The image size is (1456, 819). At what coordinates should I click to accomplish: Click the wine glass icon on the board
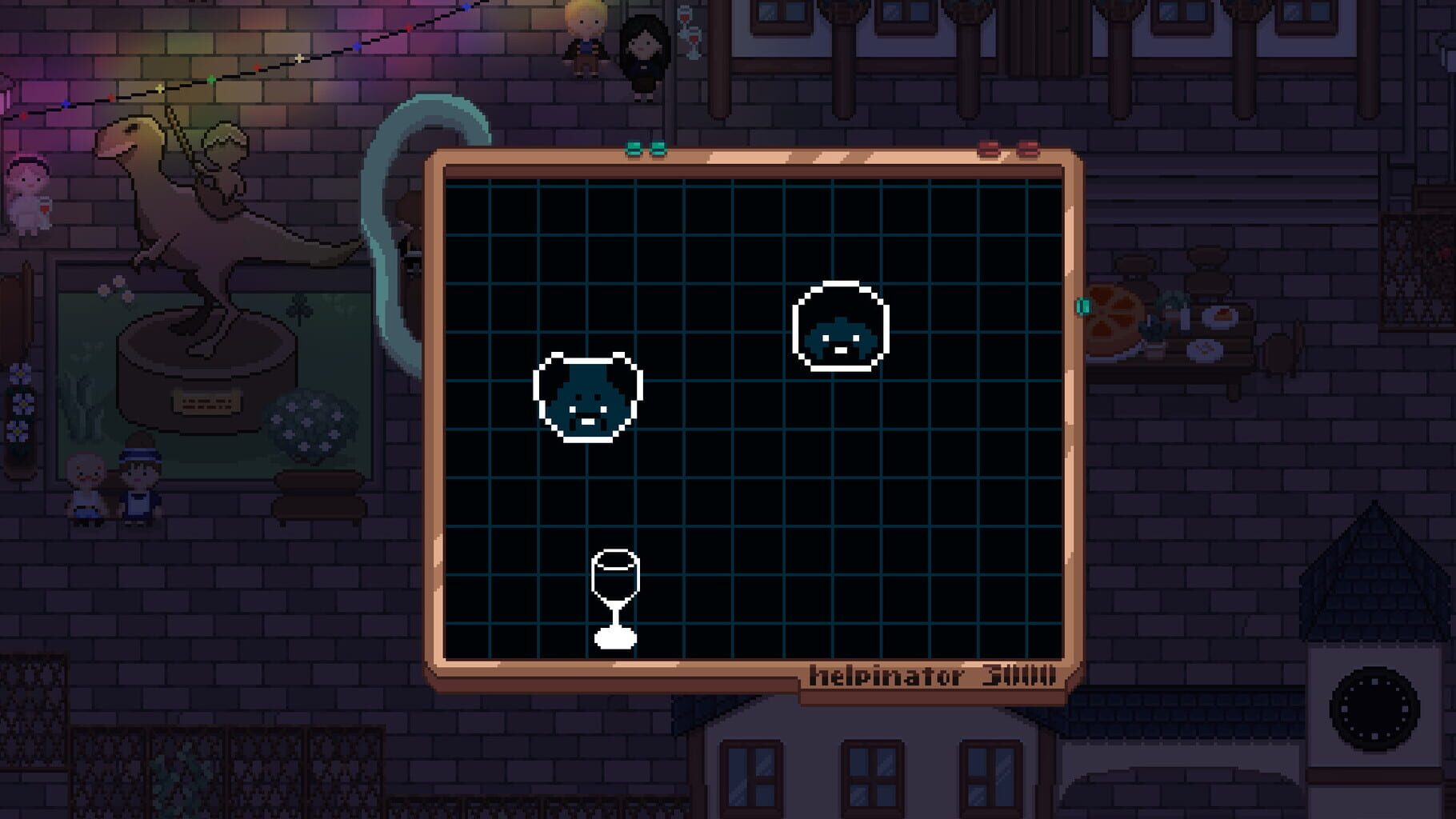[x=614, y=596]
